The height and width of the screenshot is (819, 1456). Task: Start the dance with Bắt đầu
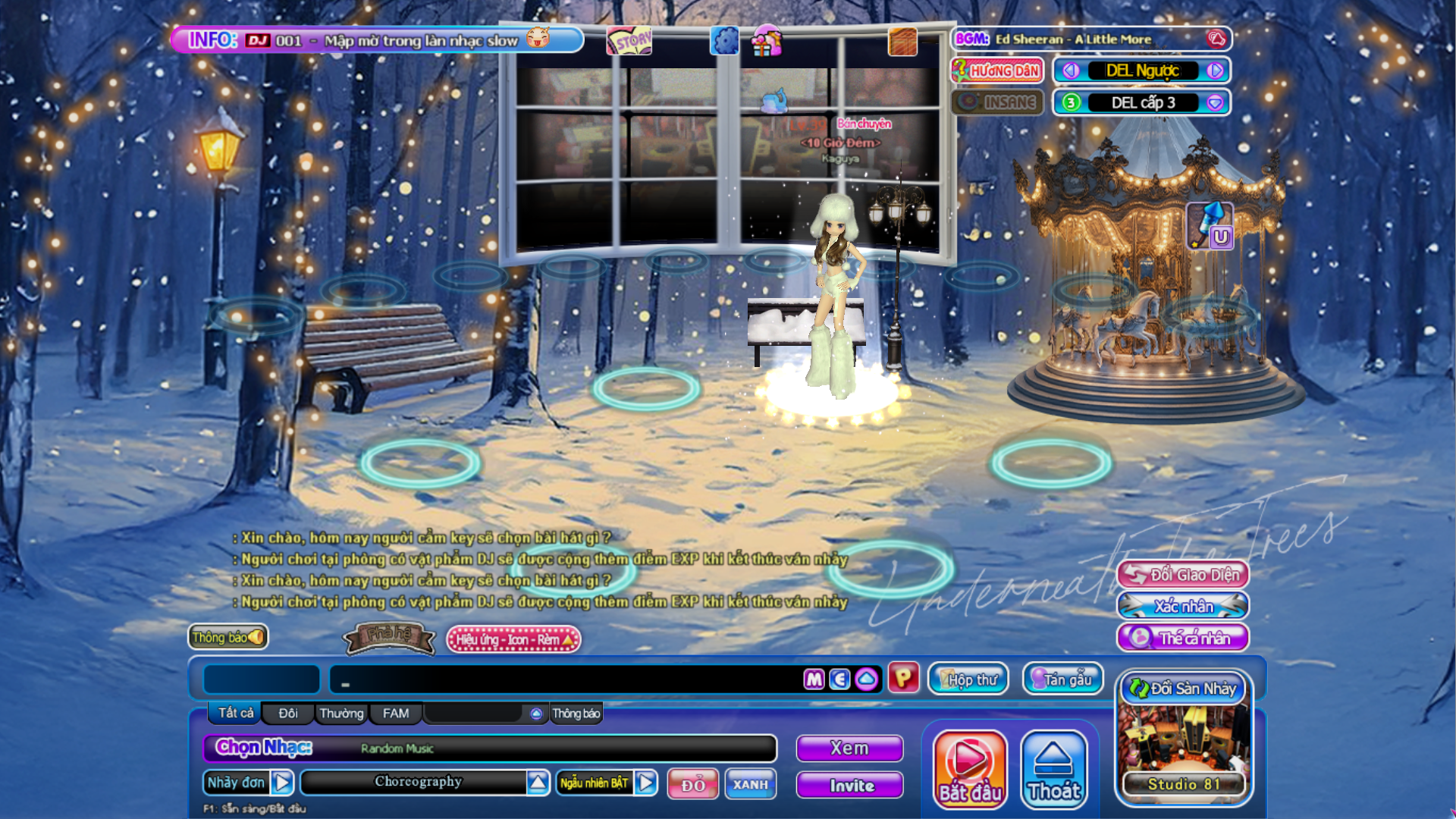click(970, 768)
